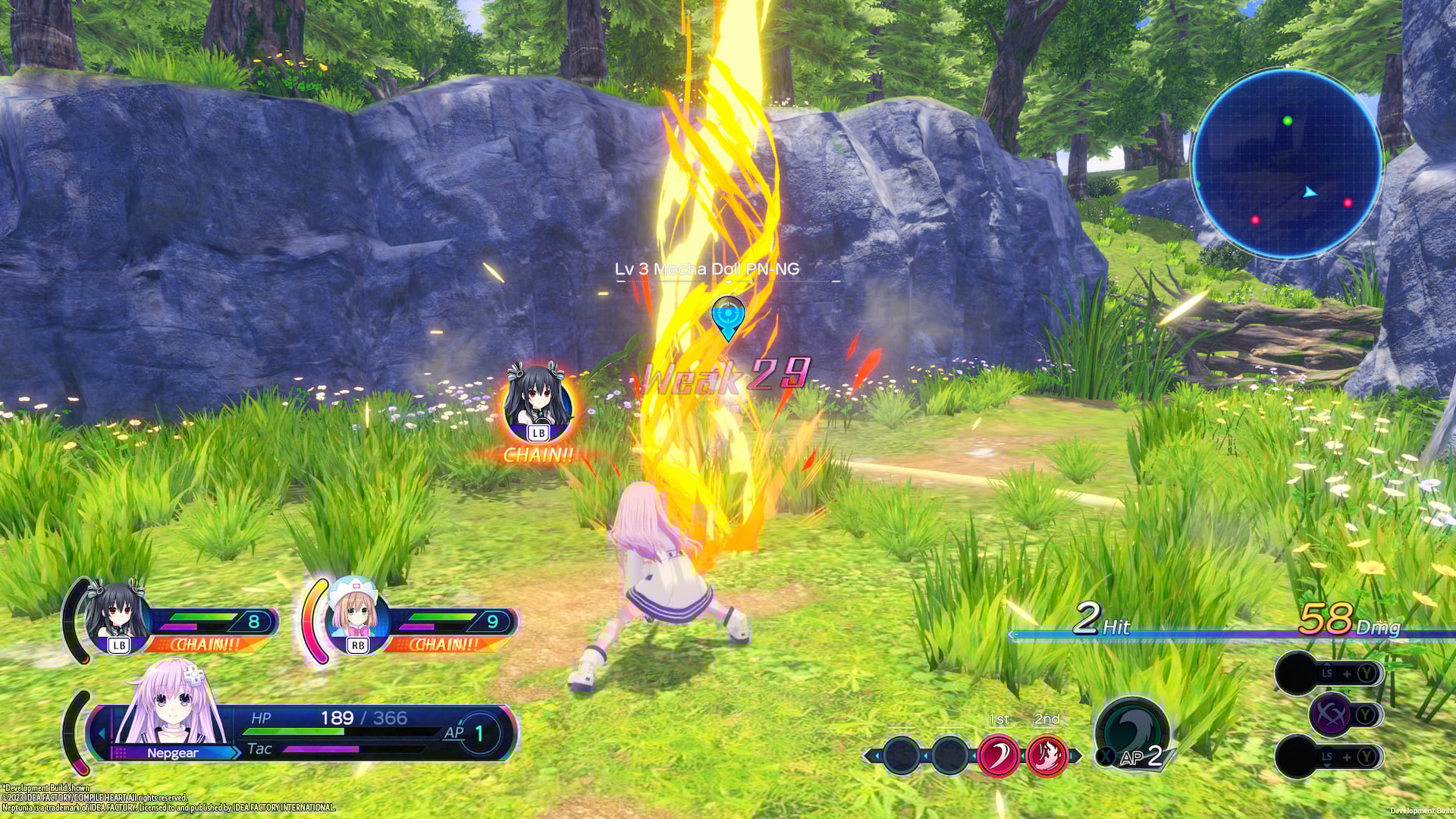Click the circular minimap radar
Viewport: 1456px width, 819px height.
[x=1287, y=164]
